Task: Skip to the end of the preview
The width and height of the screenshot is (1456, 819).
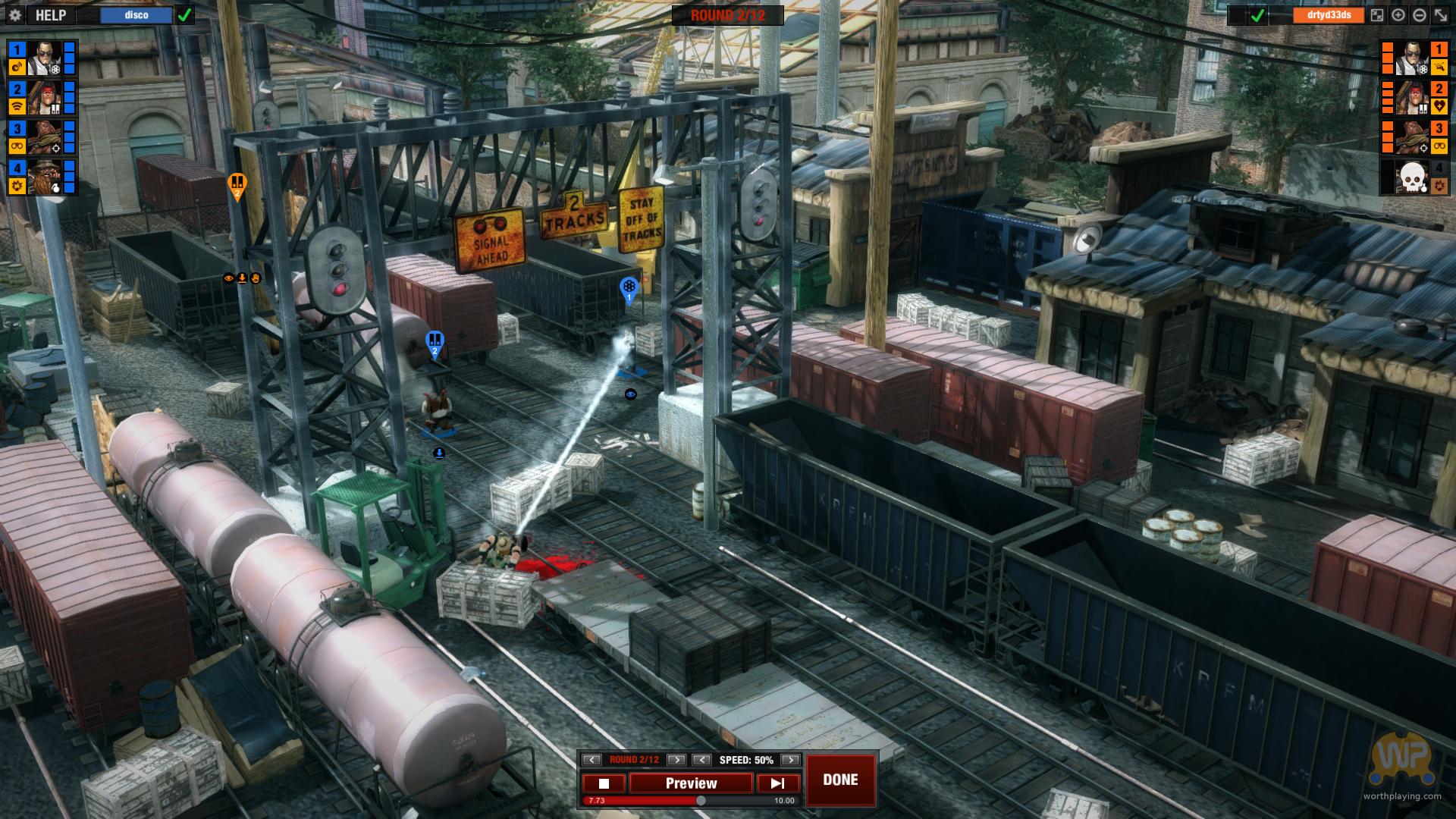Action: pos(778,783)
